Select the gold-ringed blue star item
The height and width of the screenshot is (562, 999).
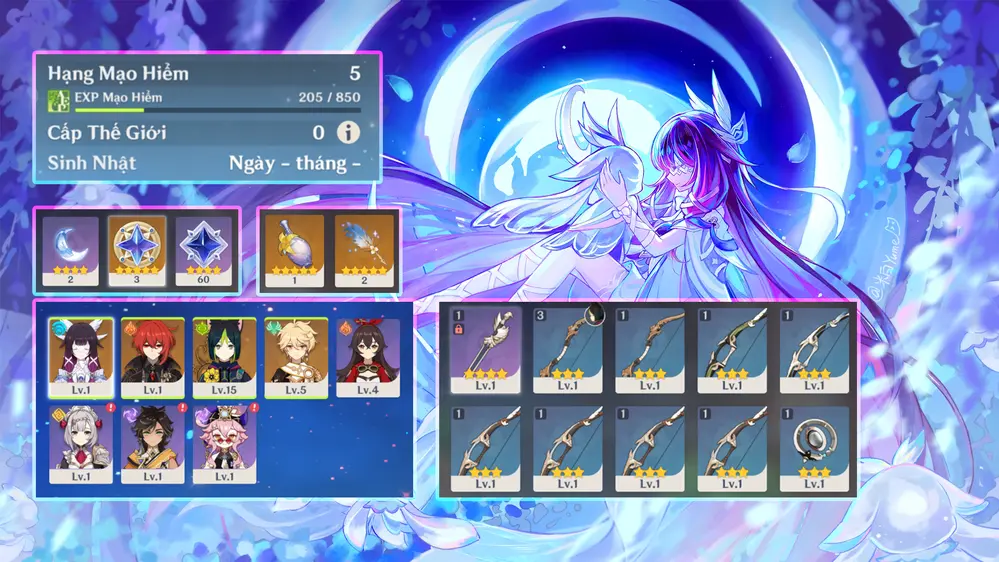pos(137,250)
